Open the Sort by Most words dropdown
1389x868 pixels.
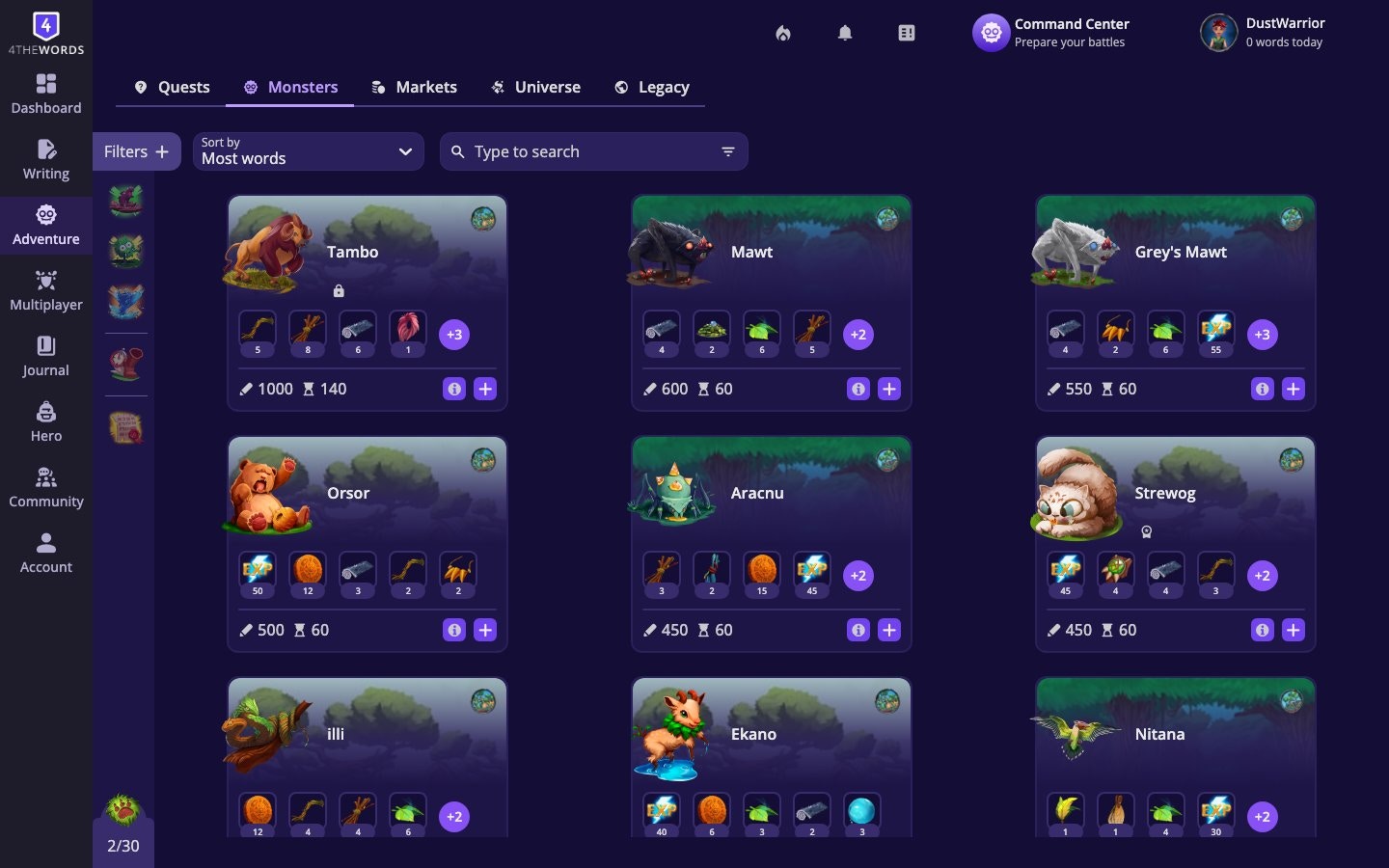[x=308, y=151]
